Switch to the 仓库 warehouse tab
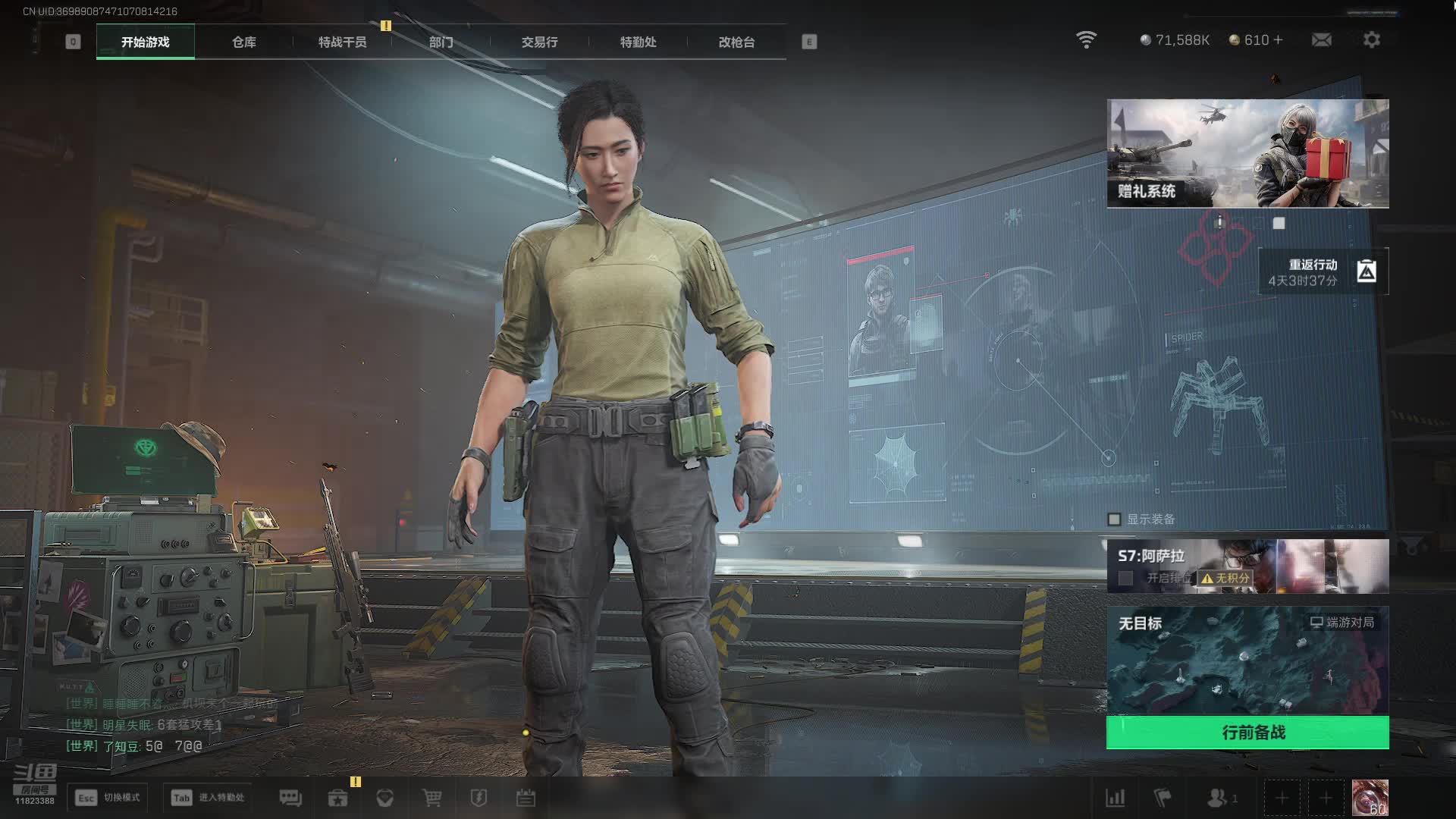 coord(243,42)
